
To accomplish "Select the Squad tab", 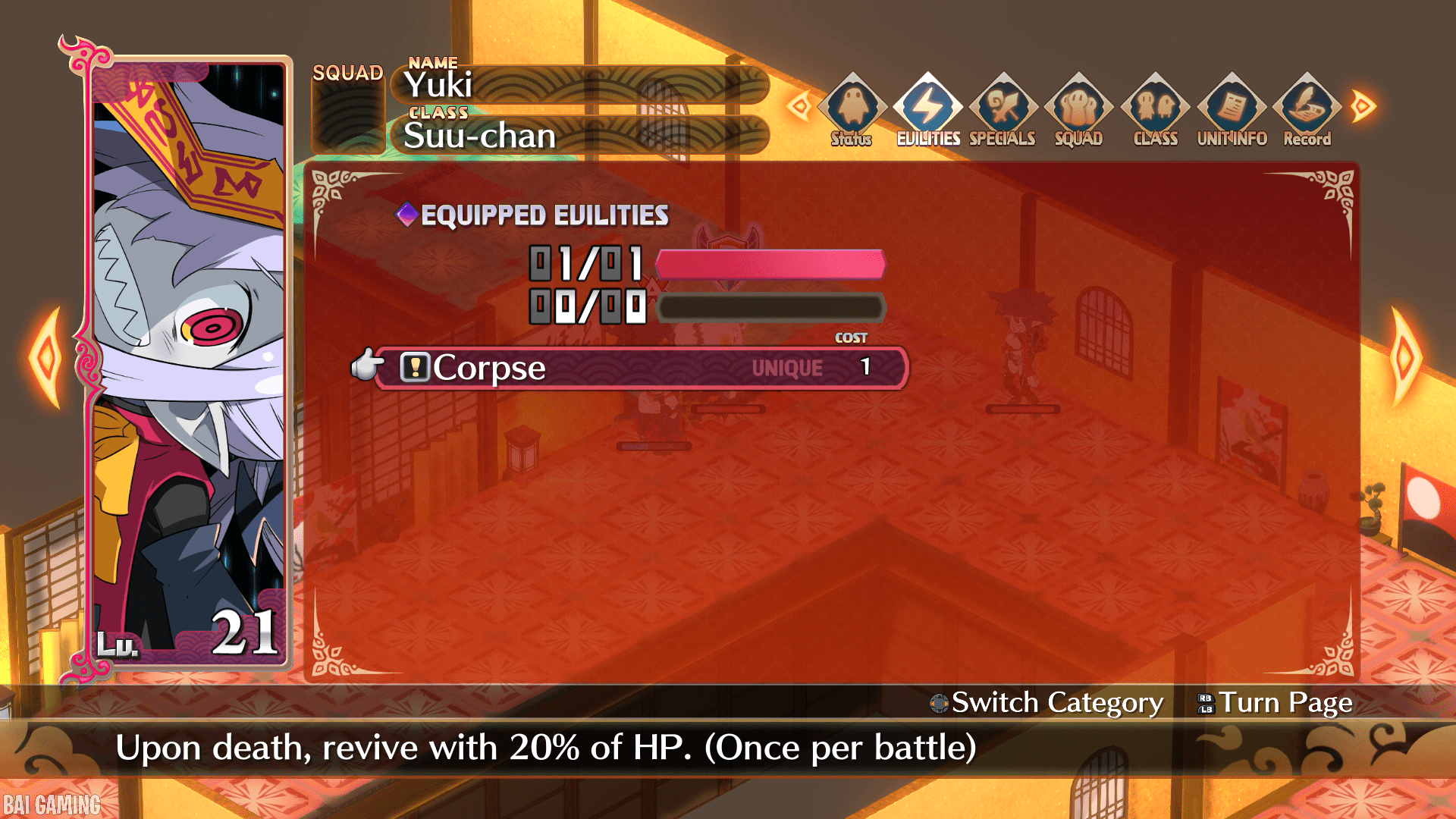I will 1078,110.
